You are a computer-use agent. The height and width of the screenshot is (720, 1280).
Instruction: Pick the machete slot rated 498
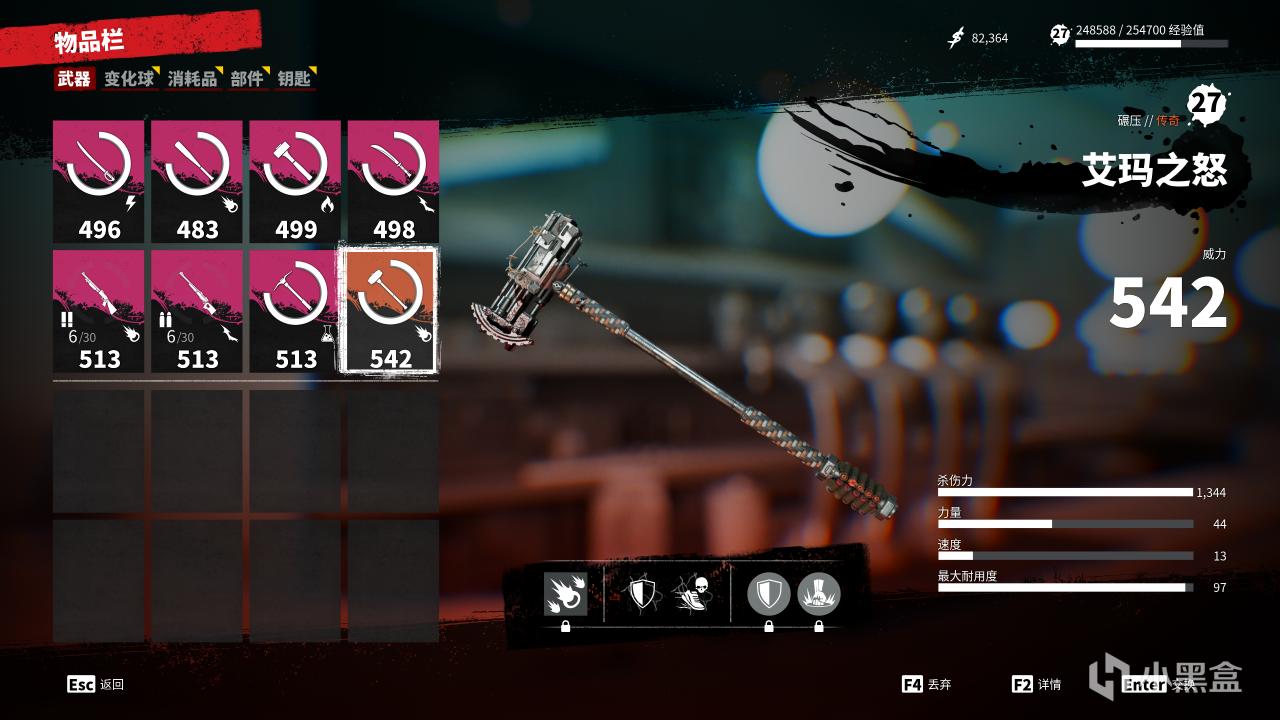393,182
